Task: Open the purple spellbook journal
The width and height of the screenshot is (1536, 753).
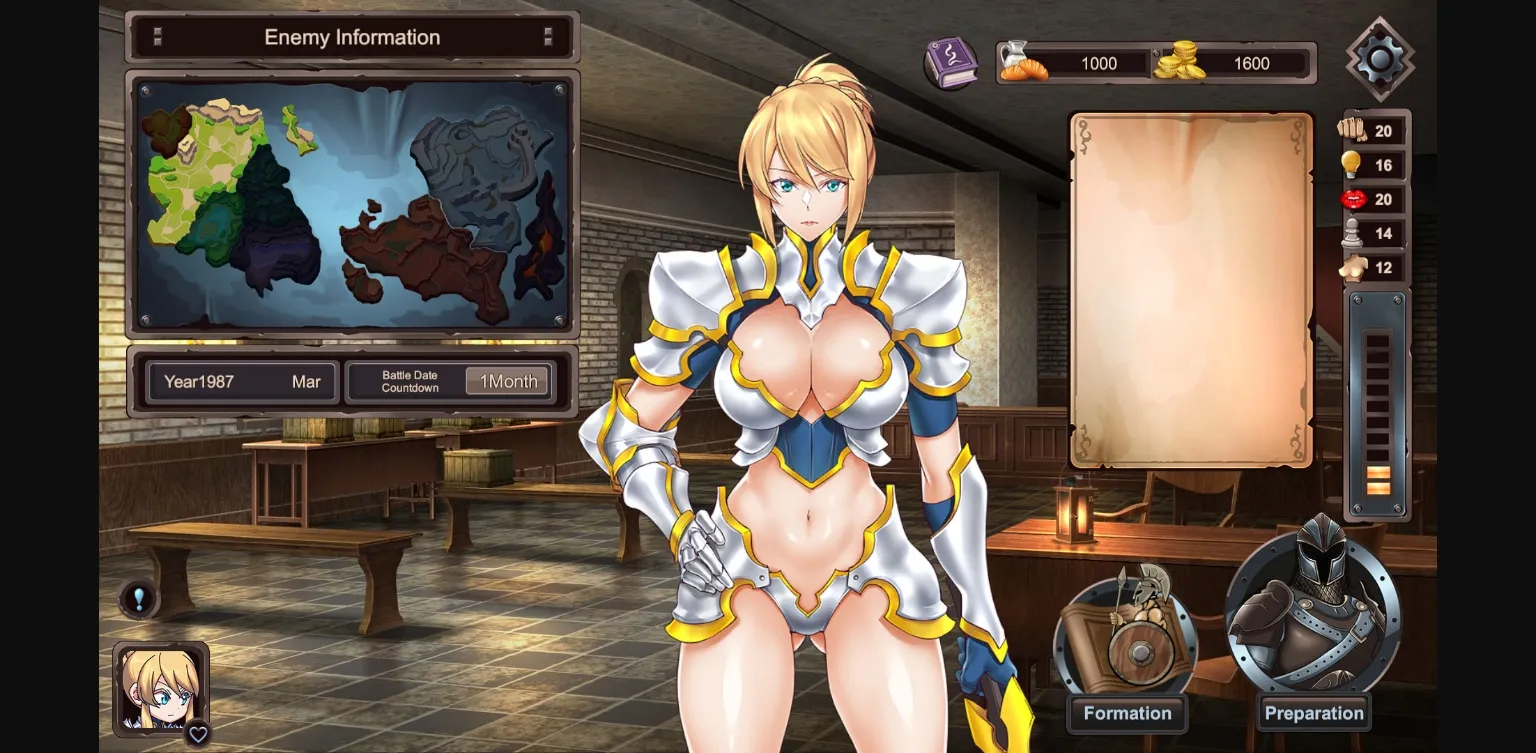Action: (x=949, y=63)
